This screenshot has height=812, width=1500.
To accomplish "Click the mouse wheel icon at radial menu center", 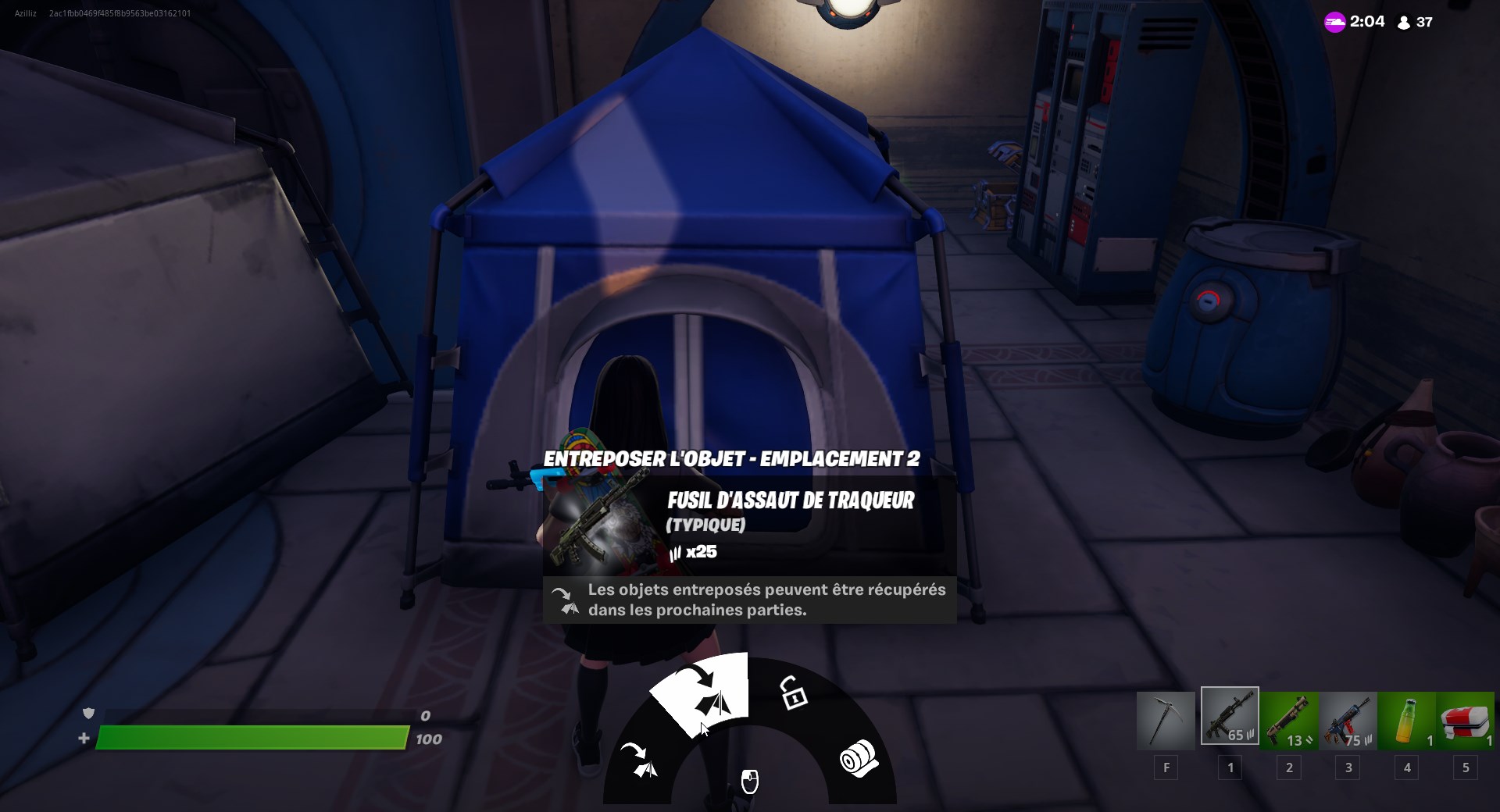I will (751, 781).
